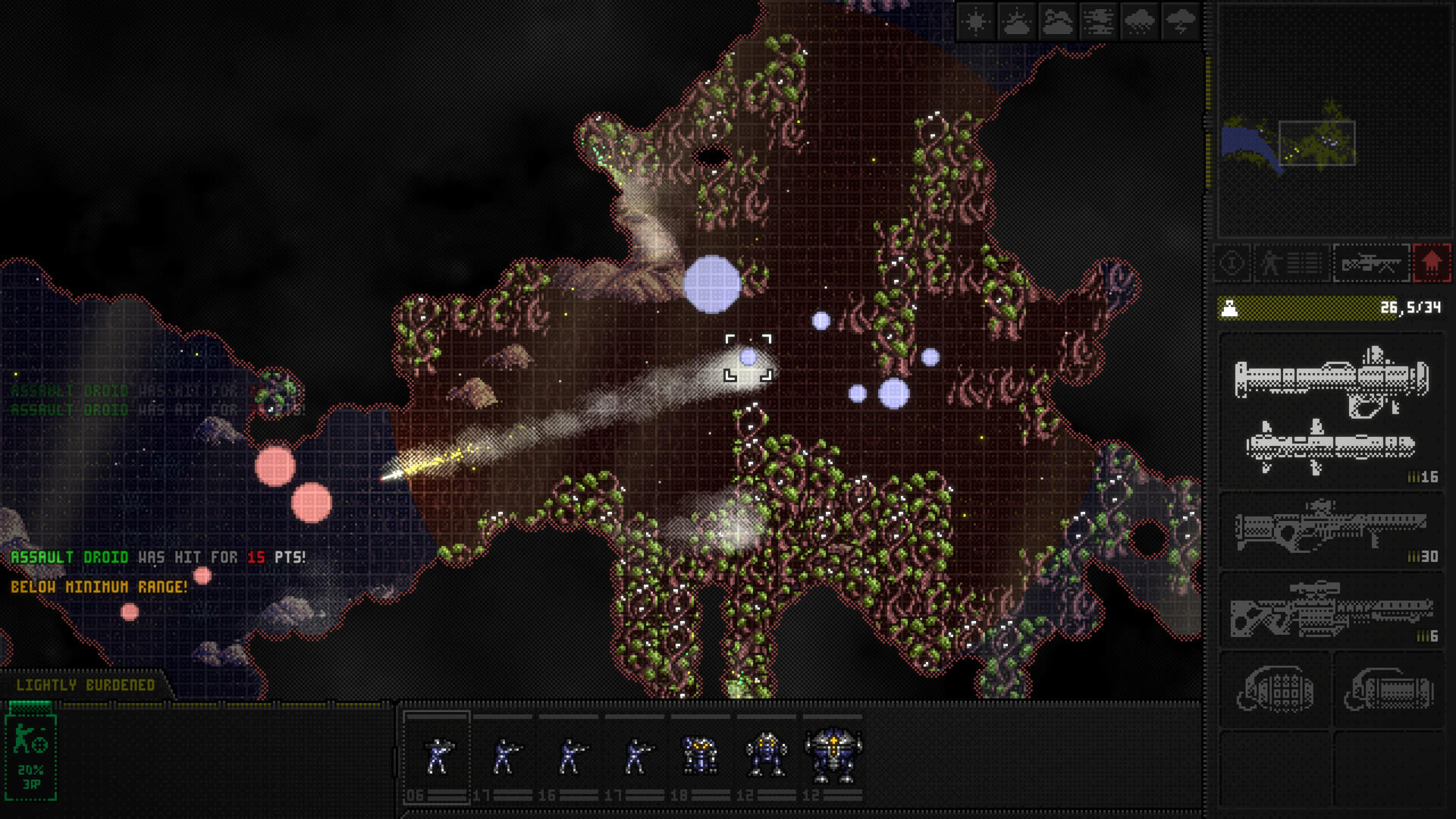Select the sunny weather icon
This screenshot has height=819, width=1456.
coord(975,21)
